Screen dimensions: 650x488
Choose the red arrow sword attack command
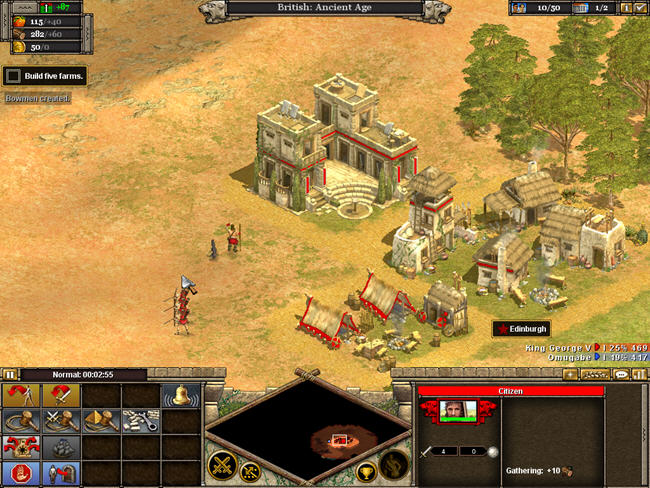[59, 394]
